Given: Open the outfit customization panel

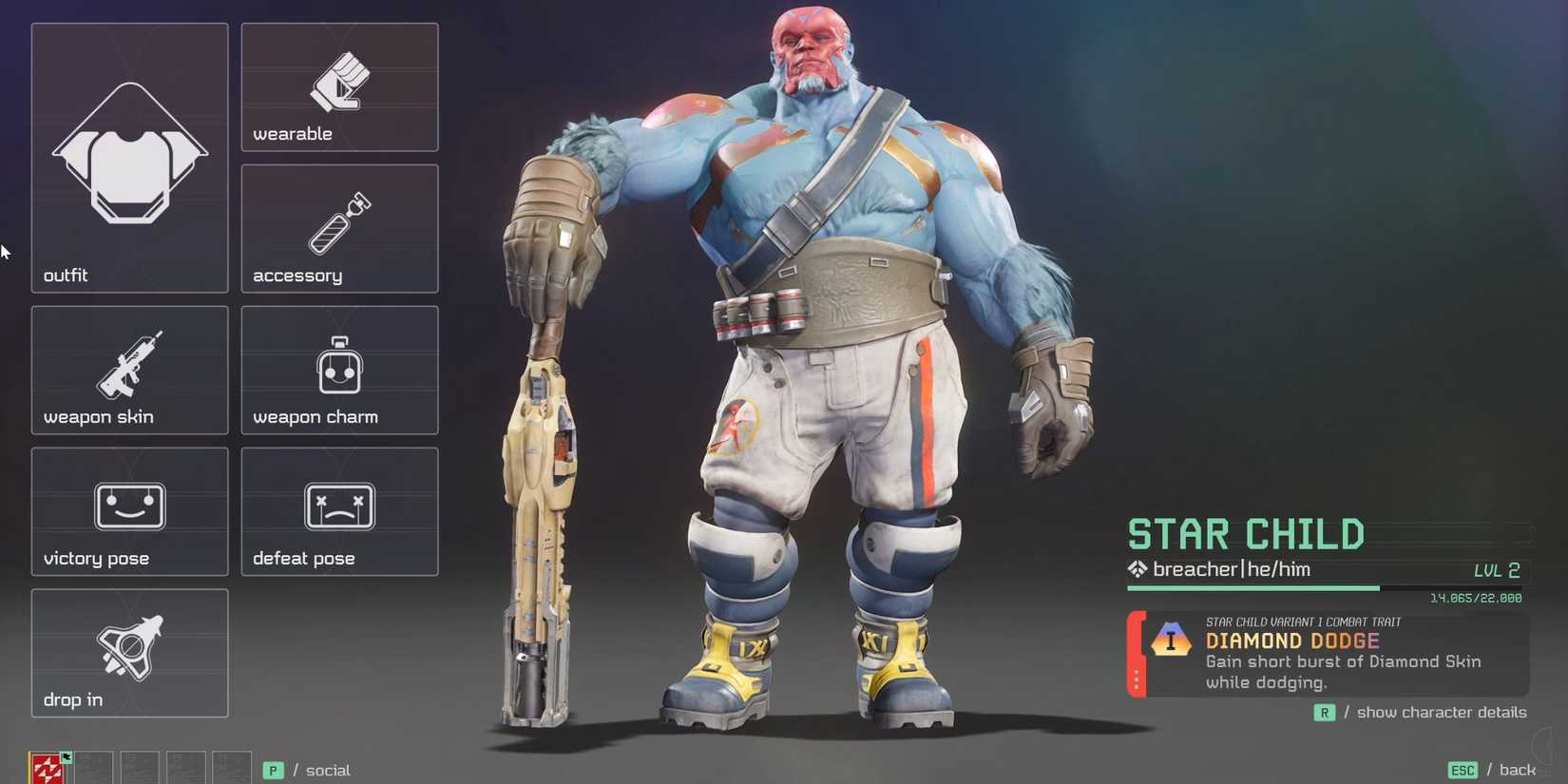Looking at the screenshot, I should click(x=128, y=157).
